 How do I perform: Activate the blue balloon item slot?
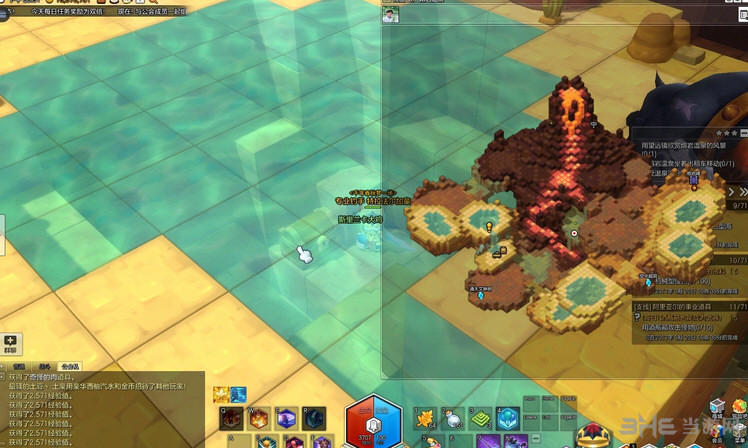click(x=507, y=418)
